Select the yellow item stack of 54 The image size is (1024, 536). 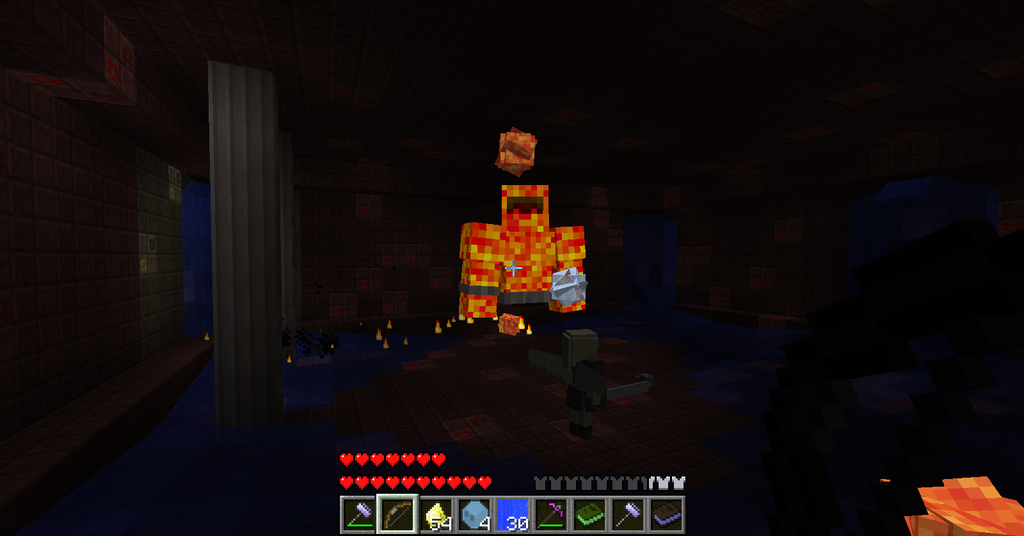pos(435,515)
